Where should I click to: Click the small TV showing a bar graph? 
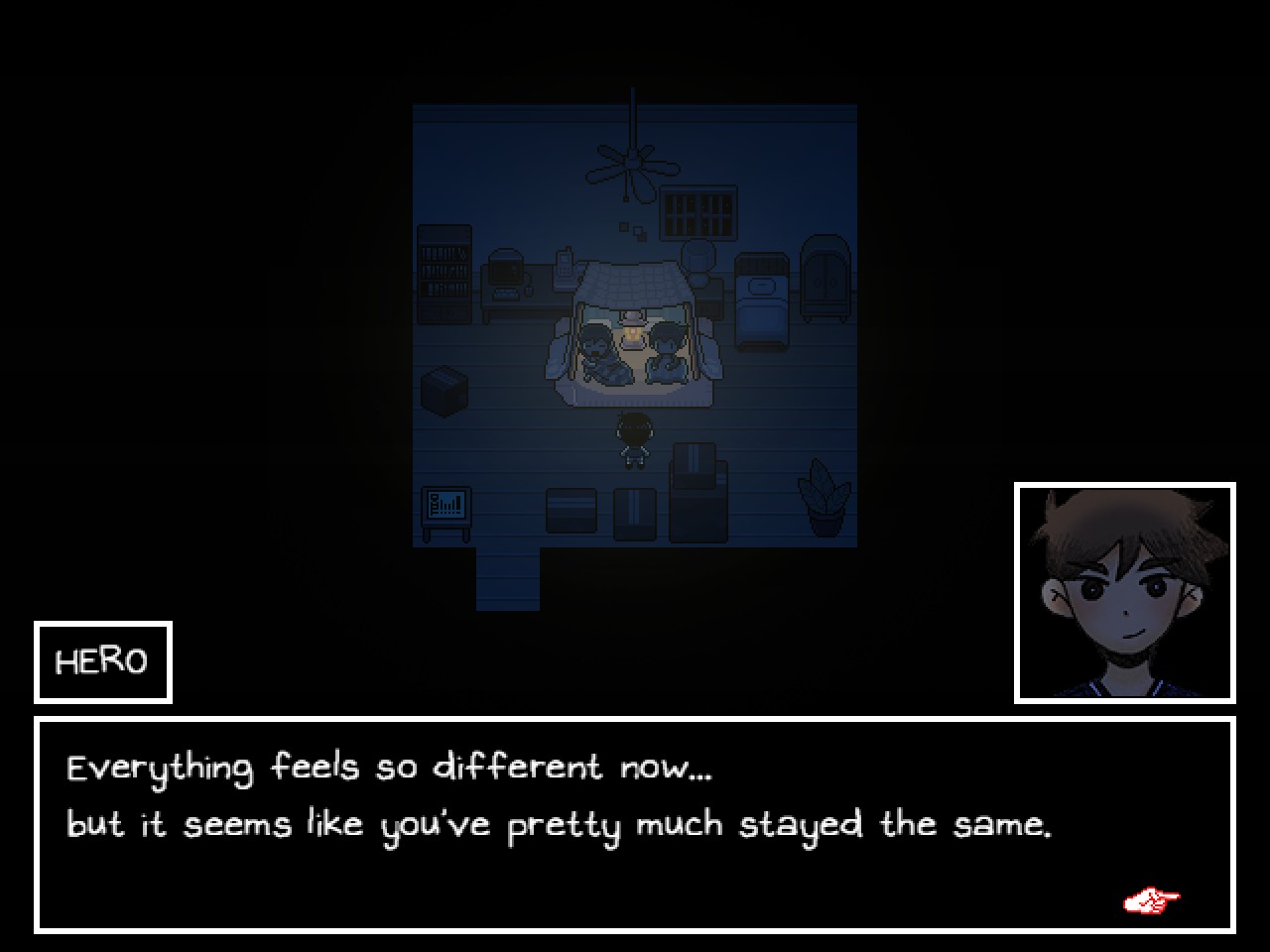pyautogui.click(x=446, y=506)
